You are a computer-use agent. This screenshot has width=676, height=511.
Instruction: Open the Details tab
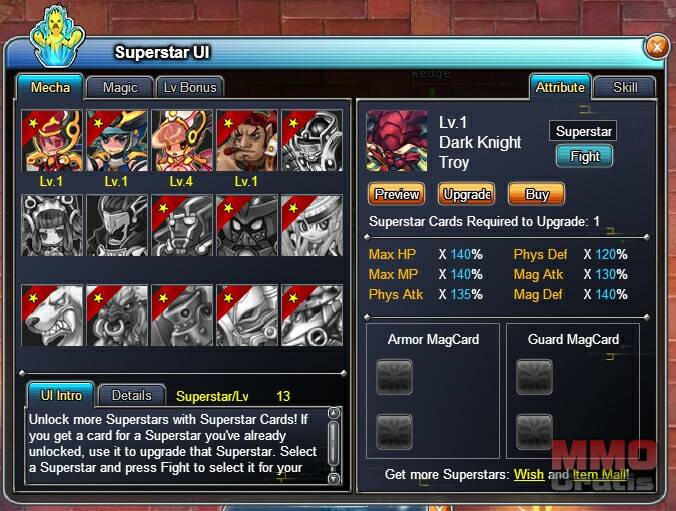point(131,395)
